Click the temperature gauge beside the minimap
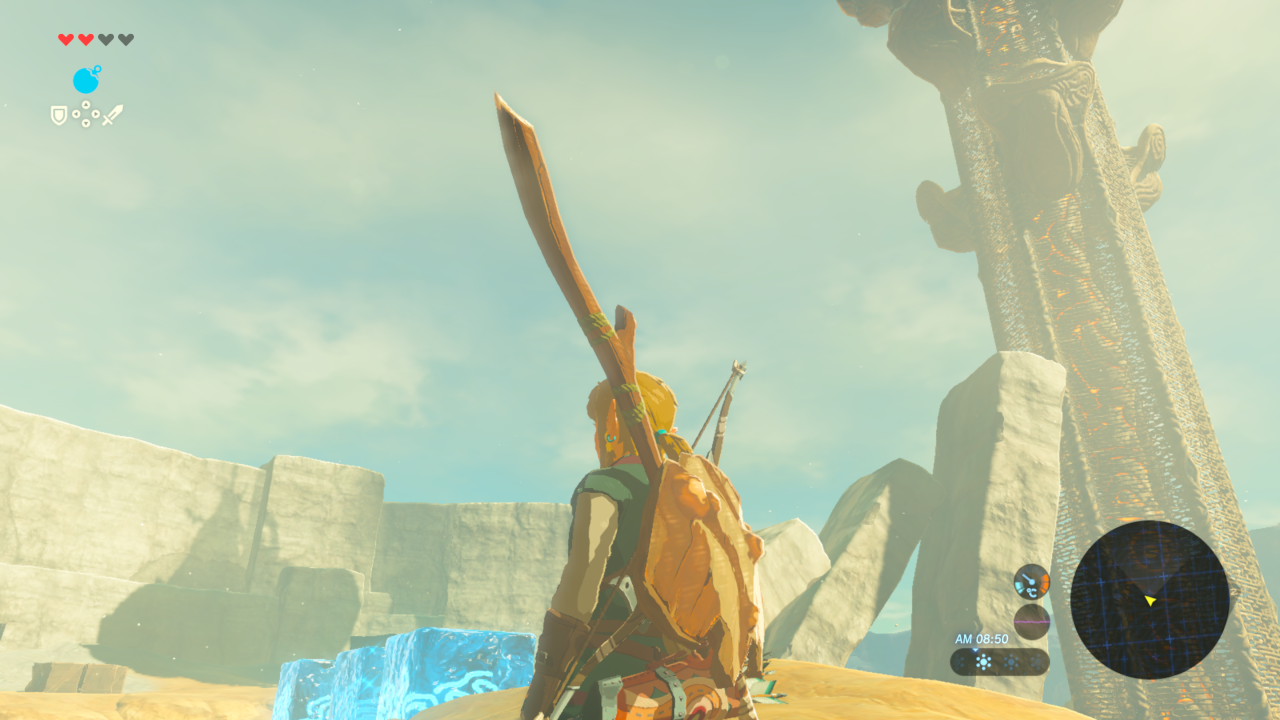The width and height of the screenshot is (1280, 720). tap(1031, 581)
